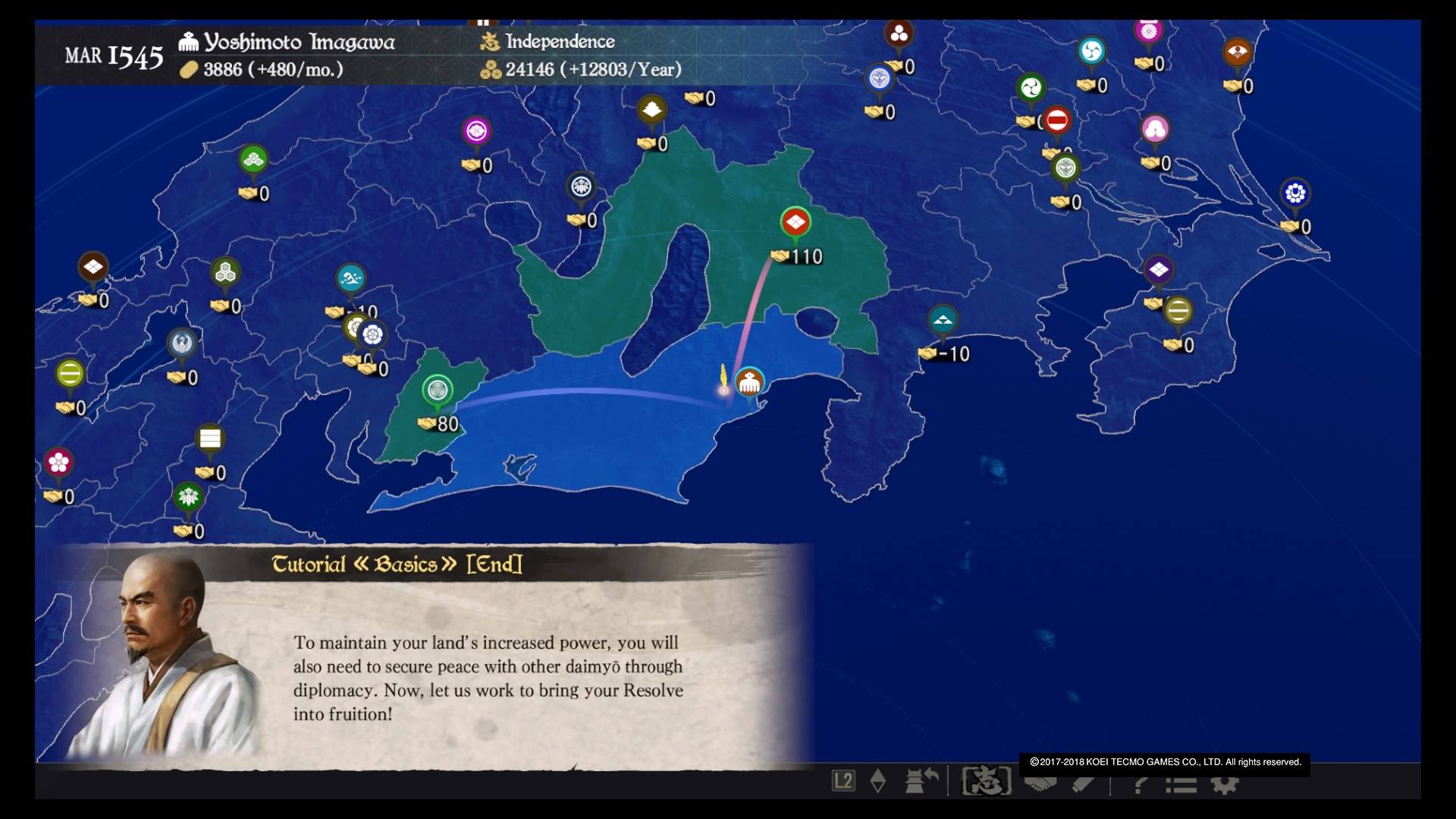Click the castle return arrow icon

tap(921, 780)
